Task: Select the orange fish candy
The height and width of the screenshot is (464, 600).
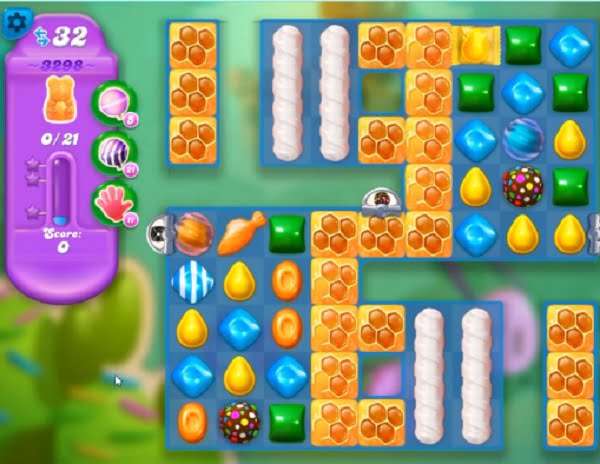Action: click(x=240, y=232)
